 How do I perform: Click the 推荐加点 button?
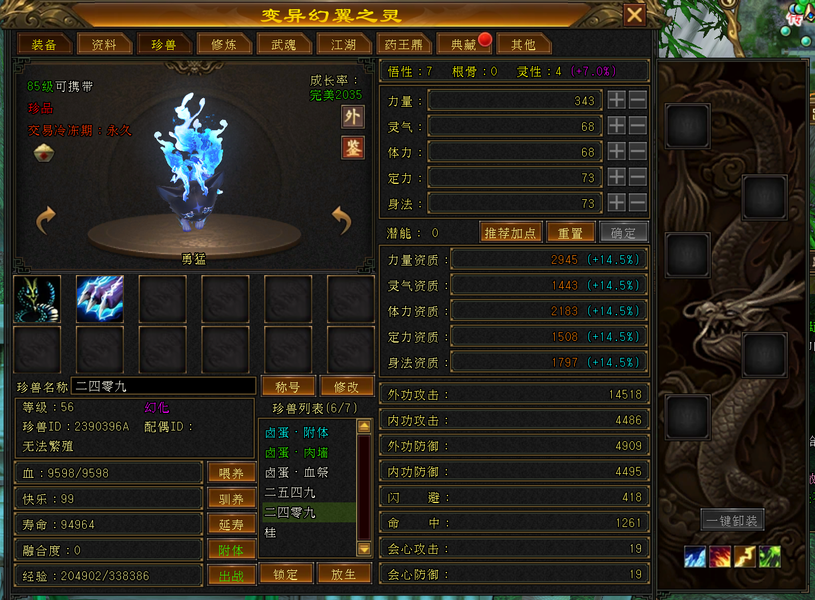click(x=510, y=233)
